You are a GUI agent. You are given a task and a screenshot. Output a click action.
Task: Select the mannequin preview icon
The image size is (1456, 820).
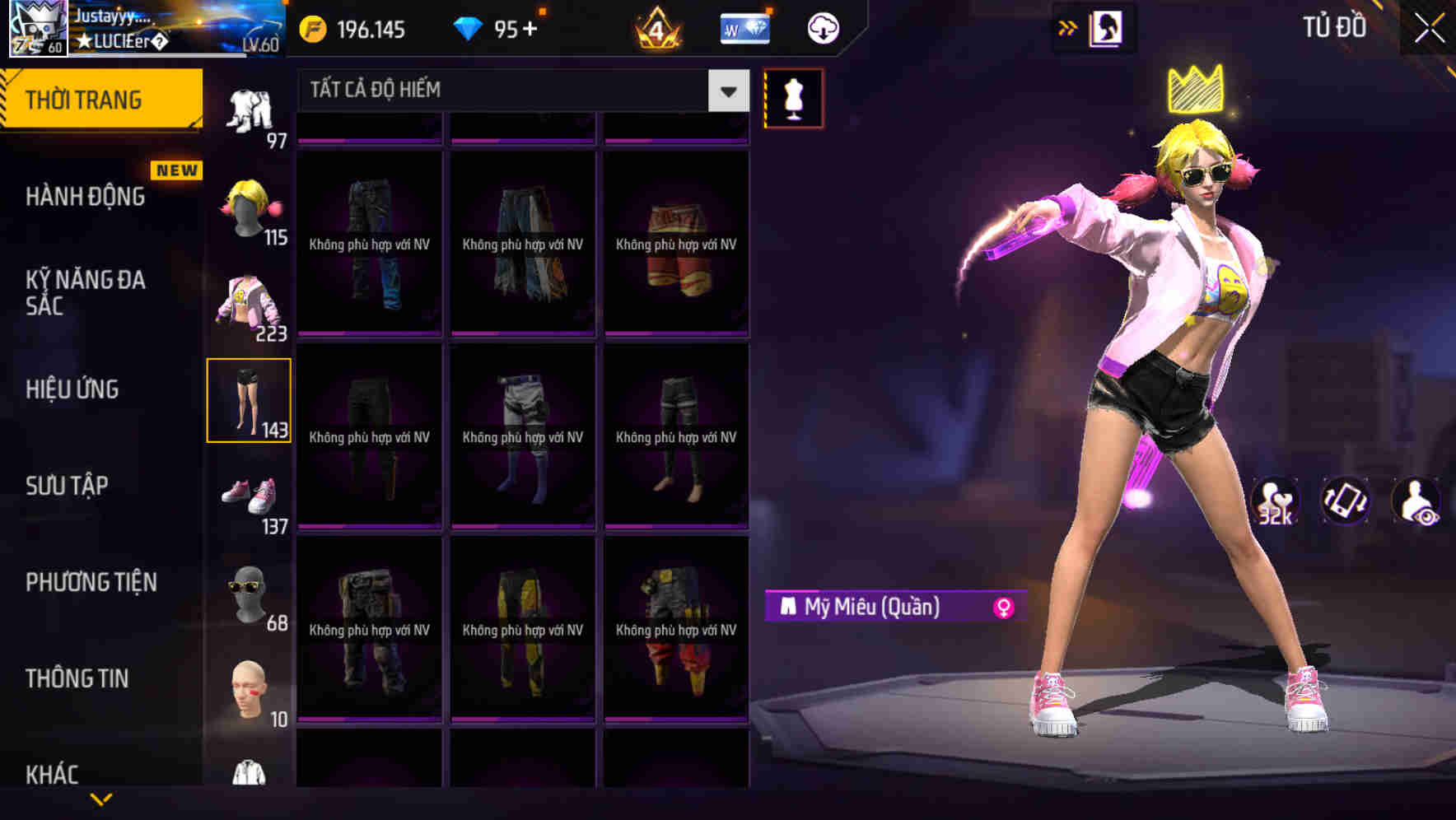pyautogui.click(x=795, y=98)
